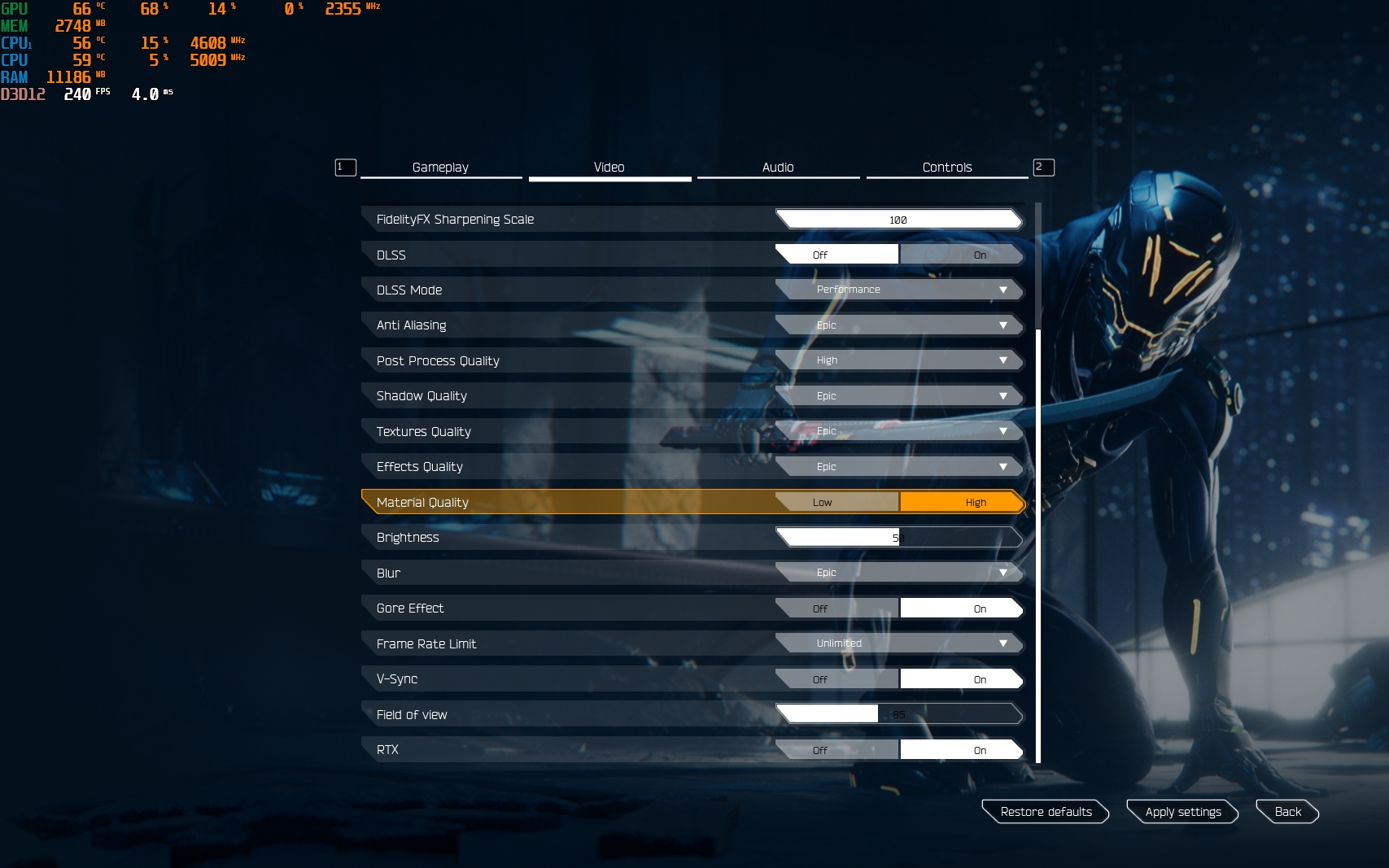Open the Audio settings tab

coord(778,168)
